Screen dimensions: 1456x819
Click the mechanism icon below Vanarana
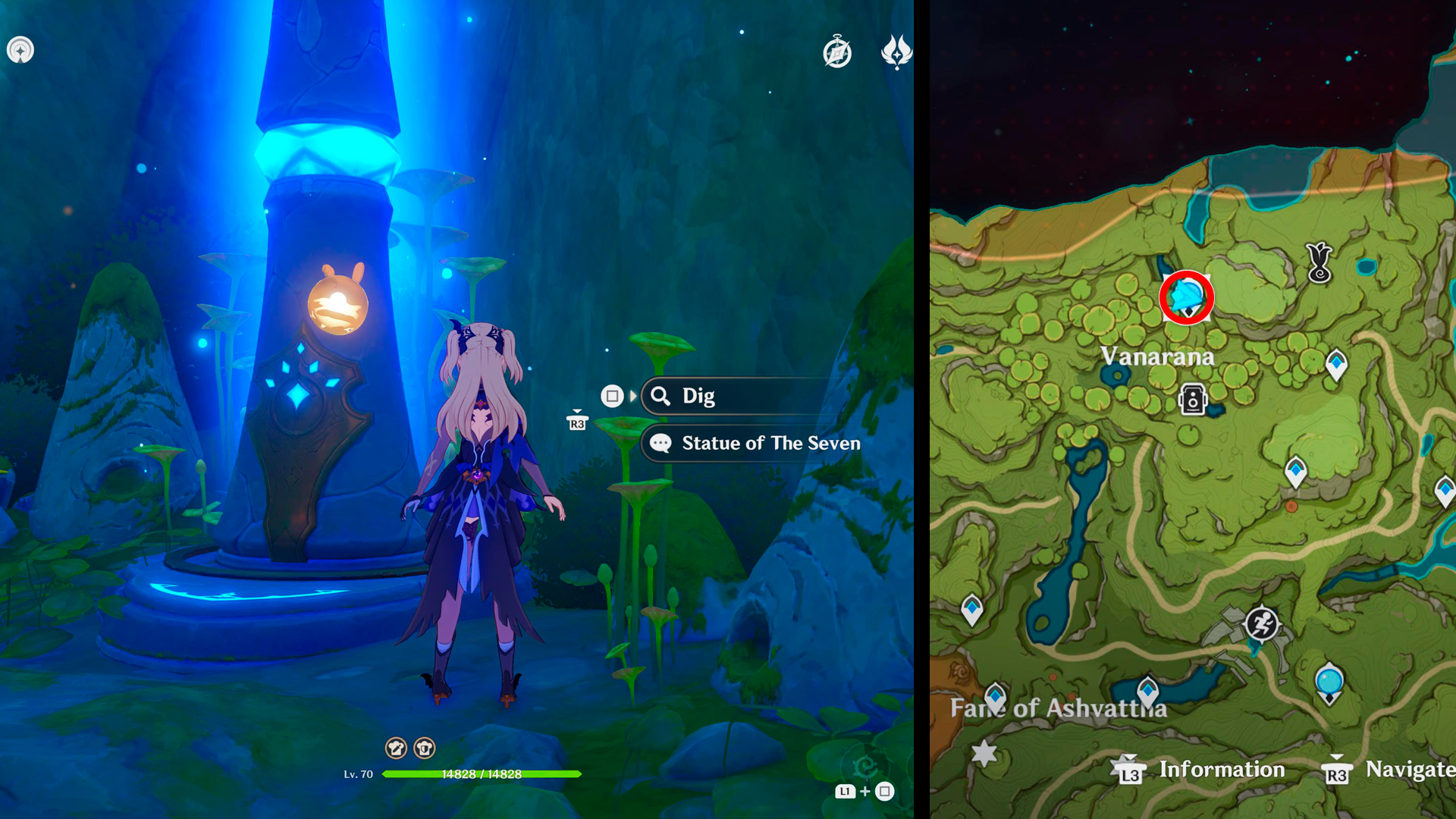click(1193, 400)
